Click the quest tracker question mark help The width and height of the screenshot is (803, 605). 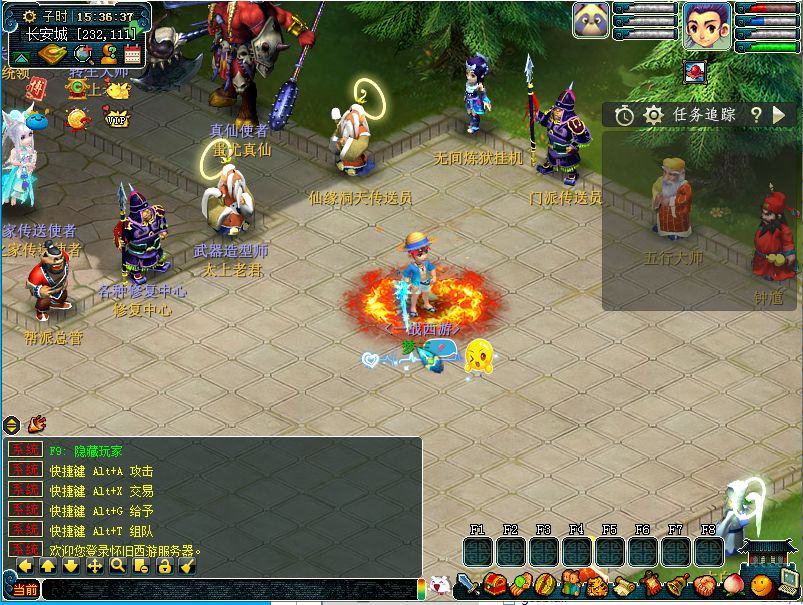[x=757, y=115]
